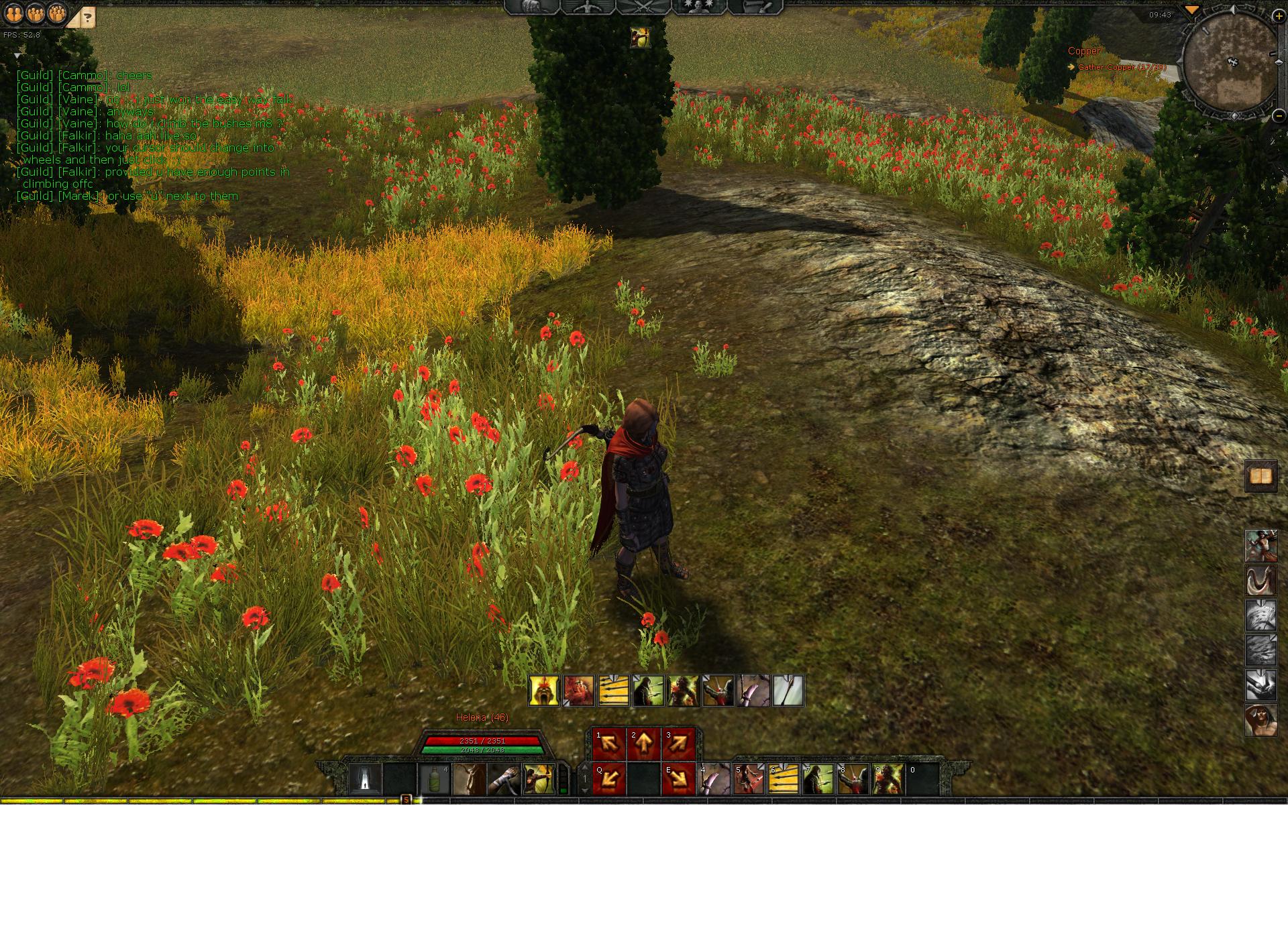Use the horn icon on right sidebar

[x=1260, y=581]
